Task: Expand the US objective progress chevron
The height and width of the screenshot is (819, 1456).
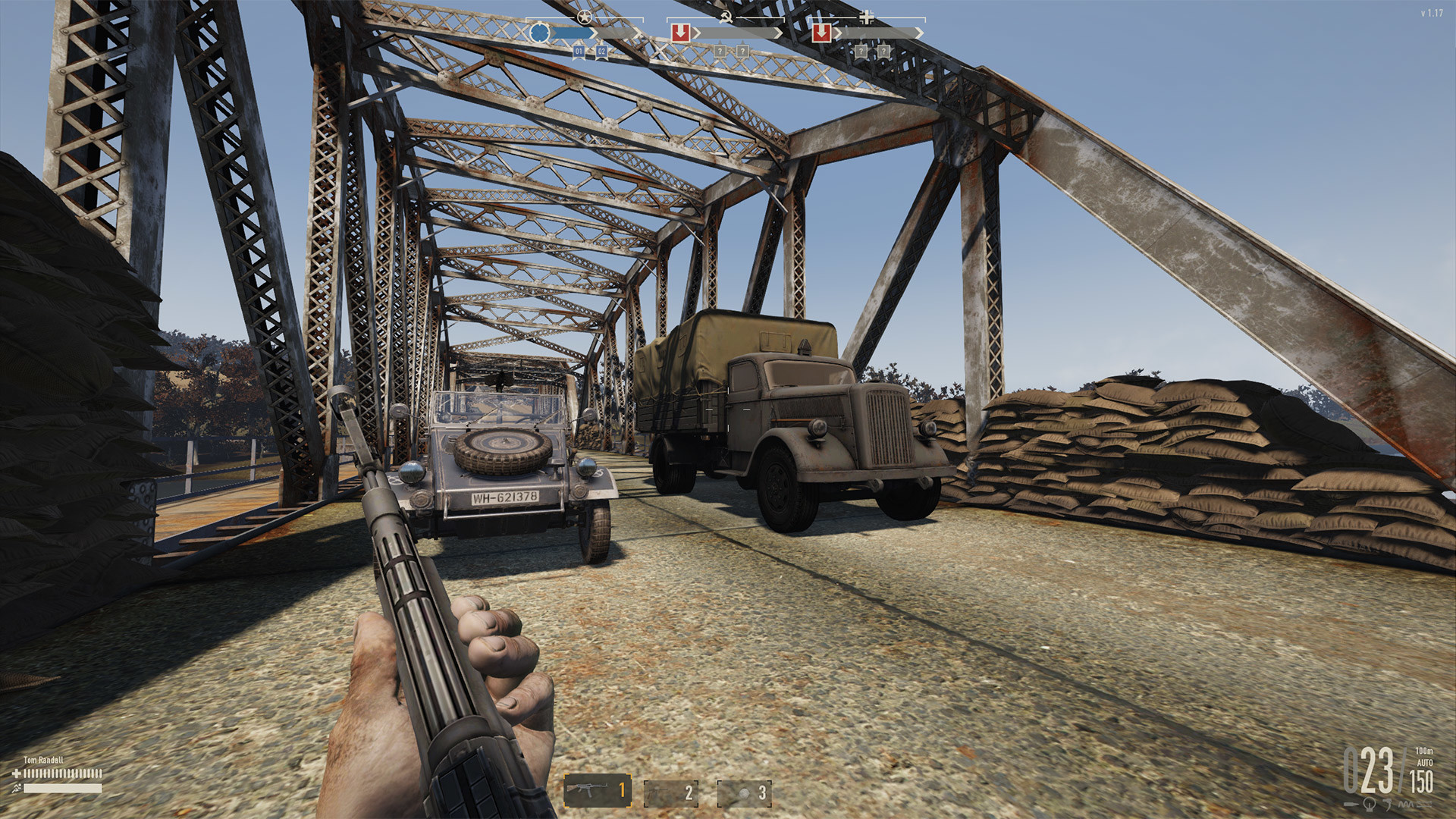Action: point(594,31)
